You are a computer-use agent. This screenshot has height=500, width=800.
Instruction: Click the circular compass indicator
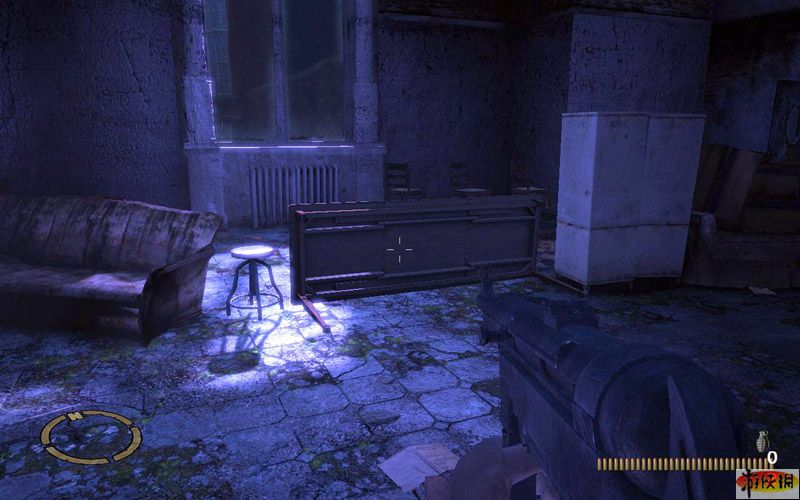(x=92, y=435)
